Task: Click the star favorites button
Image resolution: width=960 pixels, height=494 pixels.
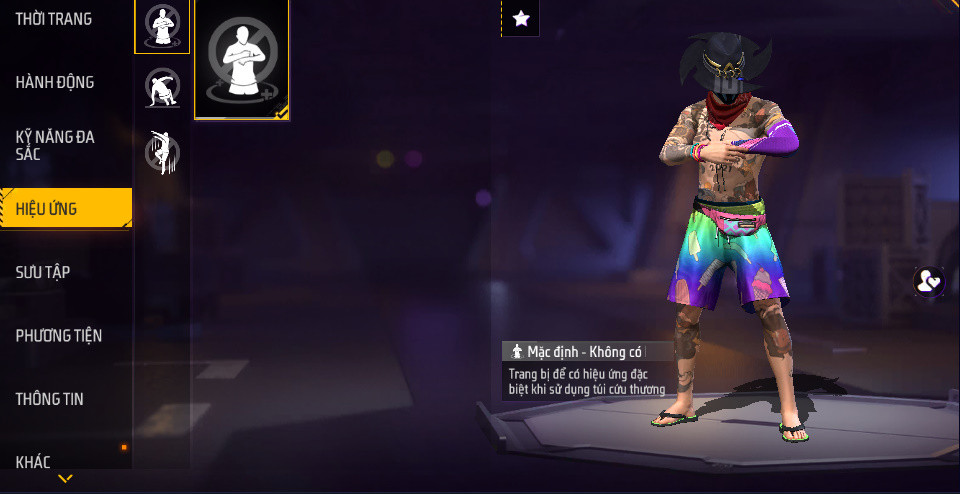Action: click(x=521, y=18)
